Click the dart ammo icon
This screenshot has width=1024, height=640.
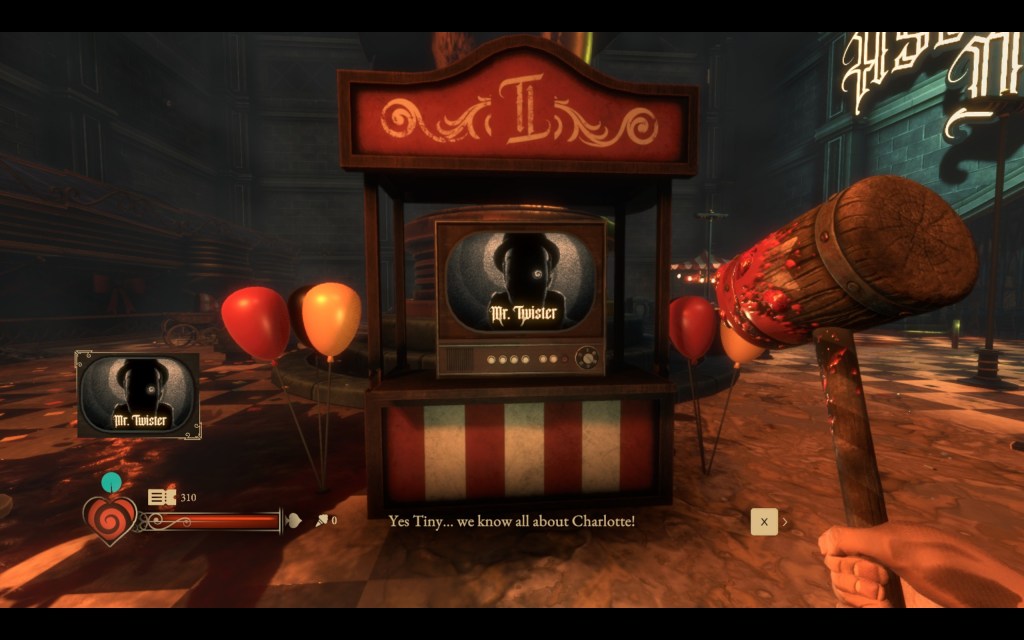click(322, 521)
